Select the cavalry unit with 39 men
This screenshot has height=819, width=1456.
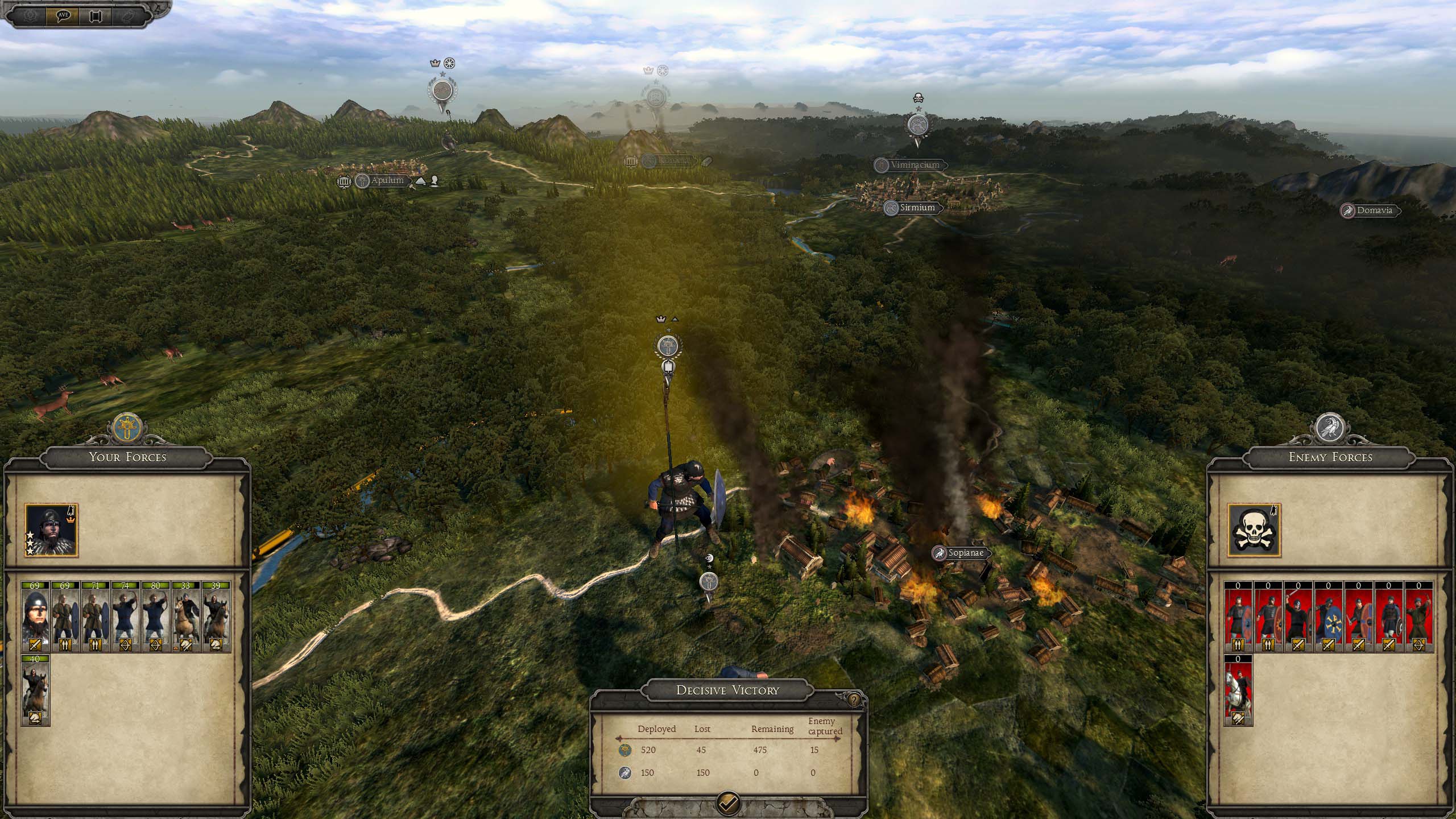[x=216, y=616]
